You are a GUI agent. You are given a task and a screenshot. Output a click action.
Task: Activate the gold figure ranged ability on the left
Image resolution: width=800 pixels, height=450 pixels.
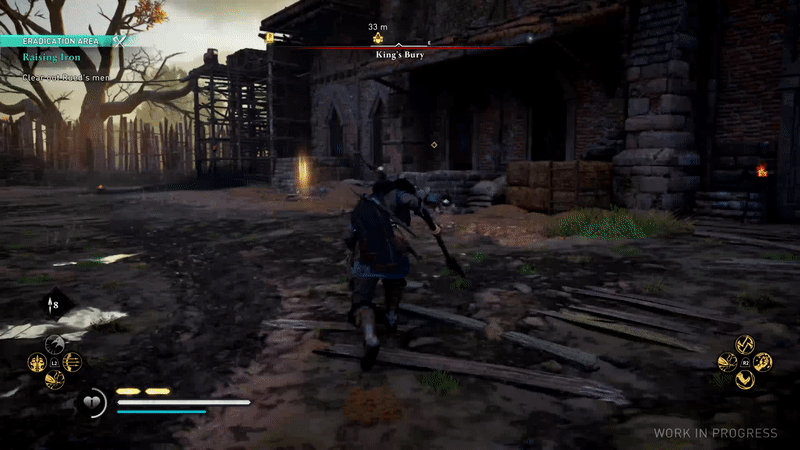point(36,362)
